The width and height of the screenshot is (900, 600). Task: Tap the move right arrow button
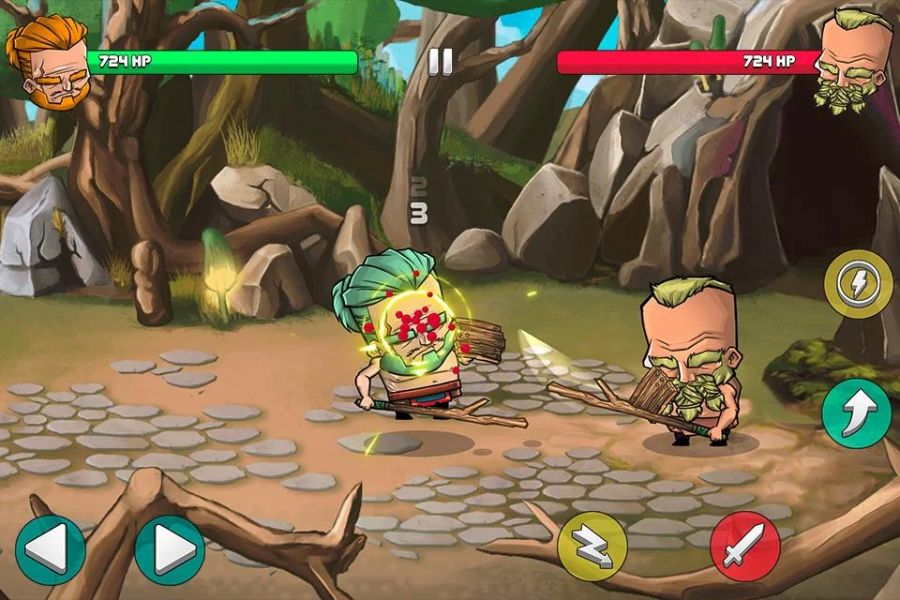coord(169,549)
